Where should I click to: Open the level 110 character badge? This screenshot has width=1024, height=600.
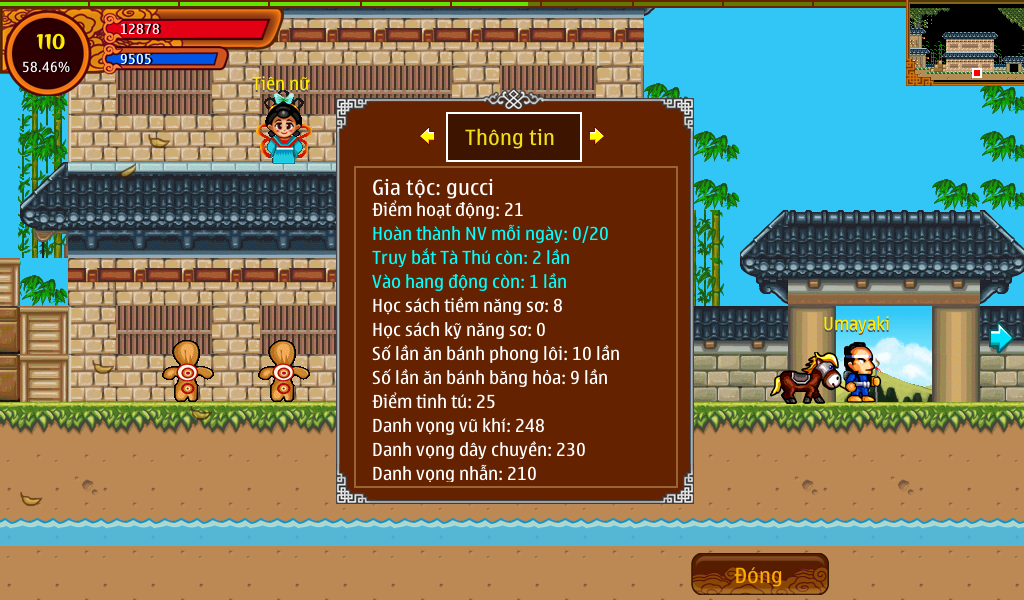pyautogui.click(x=48, y=52)
